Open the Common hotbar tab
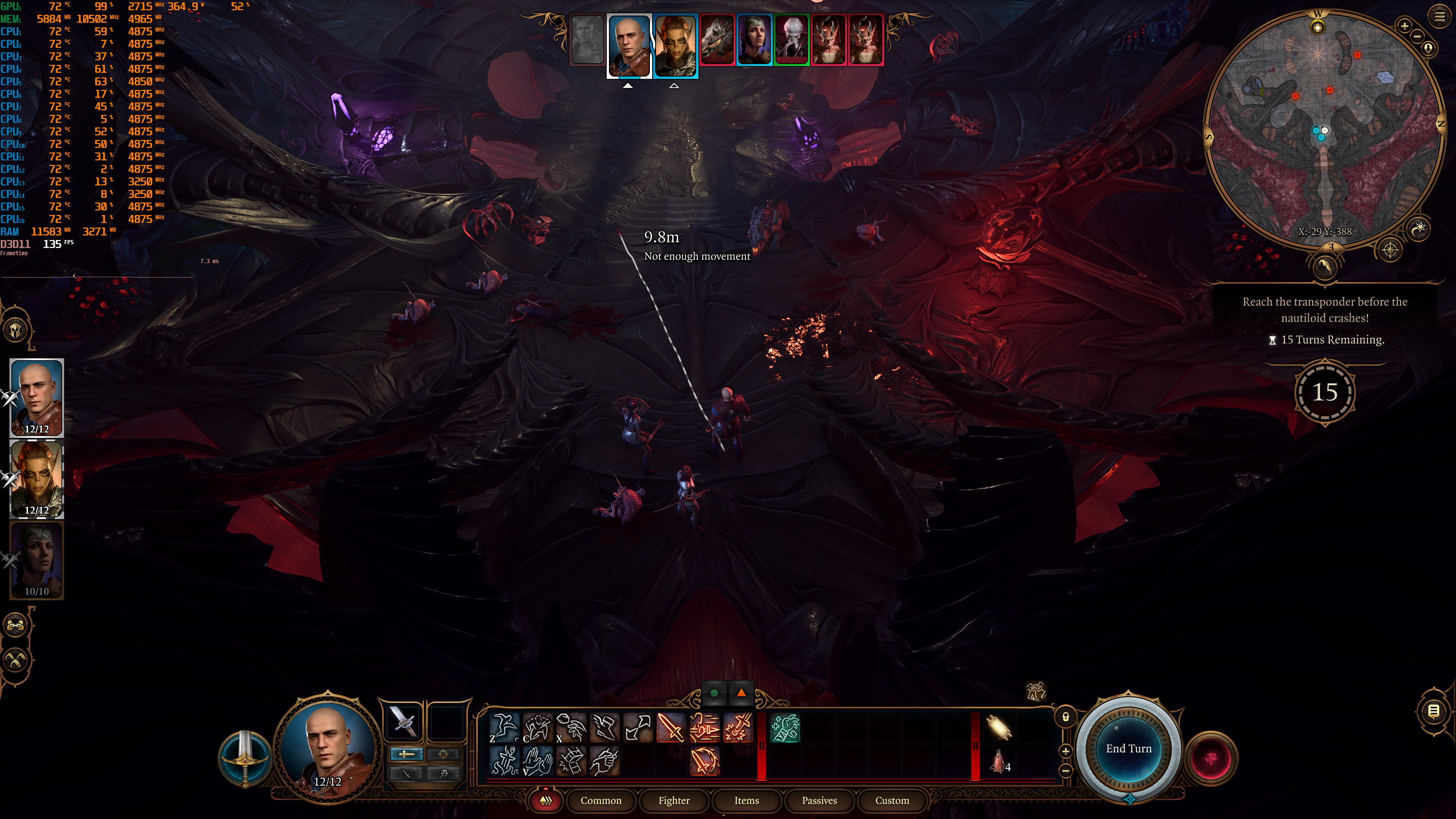Screen dimensions: 1456x819 coord(600,800)
